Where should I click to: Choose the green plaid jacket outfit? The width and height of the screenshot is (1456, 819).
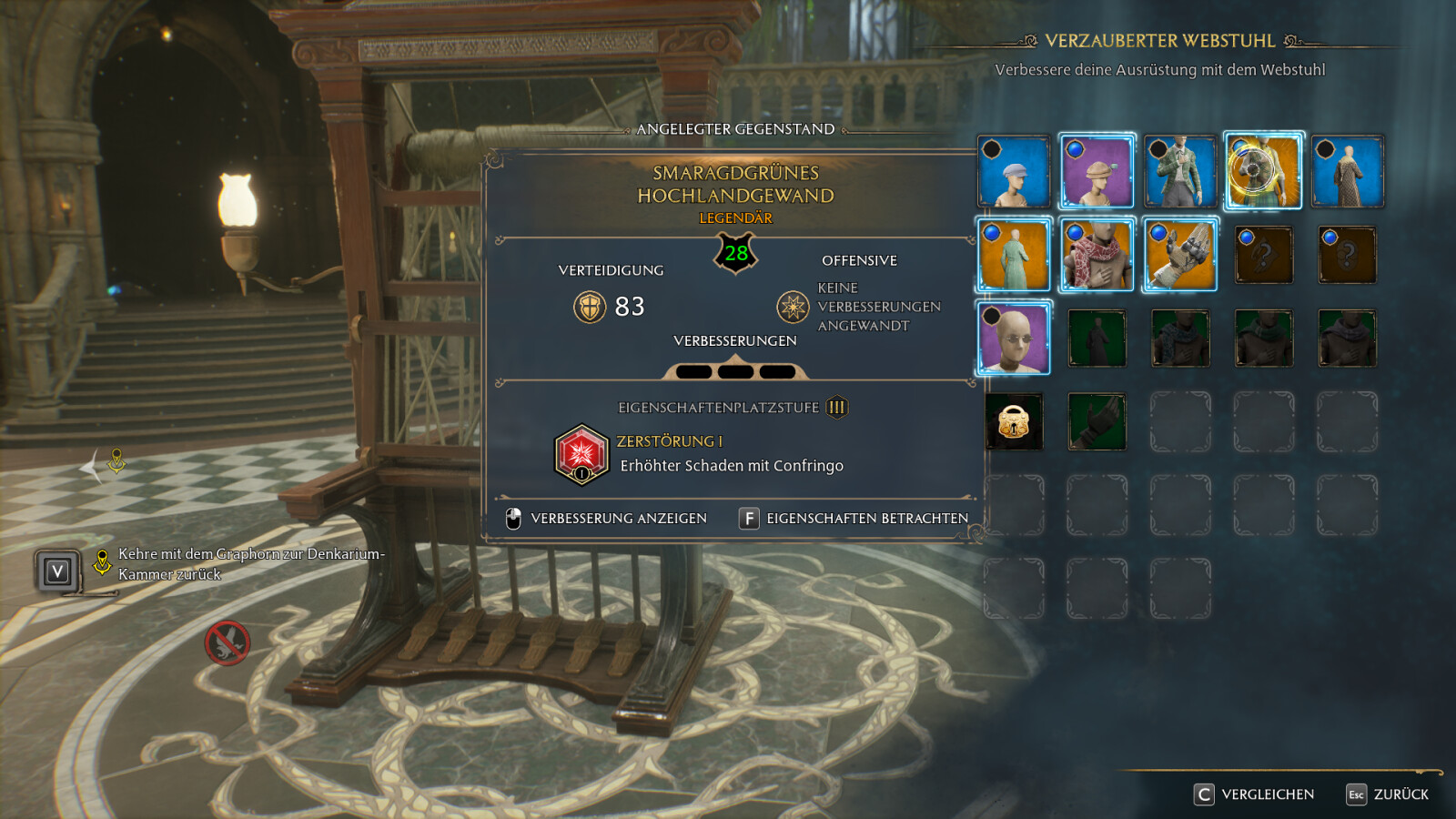point(1180,172)
